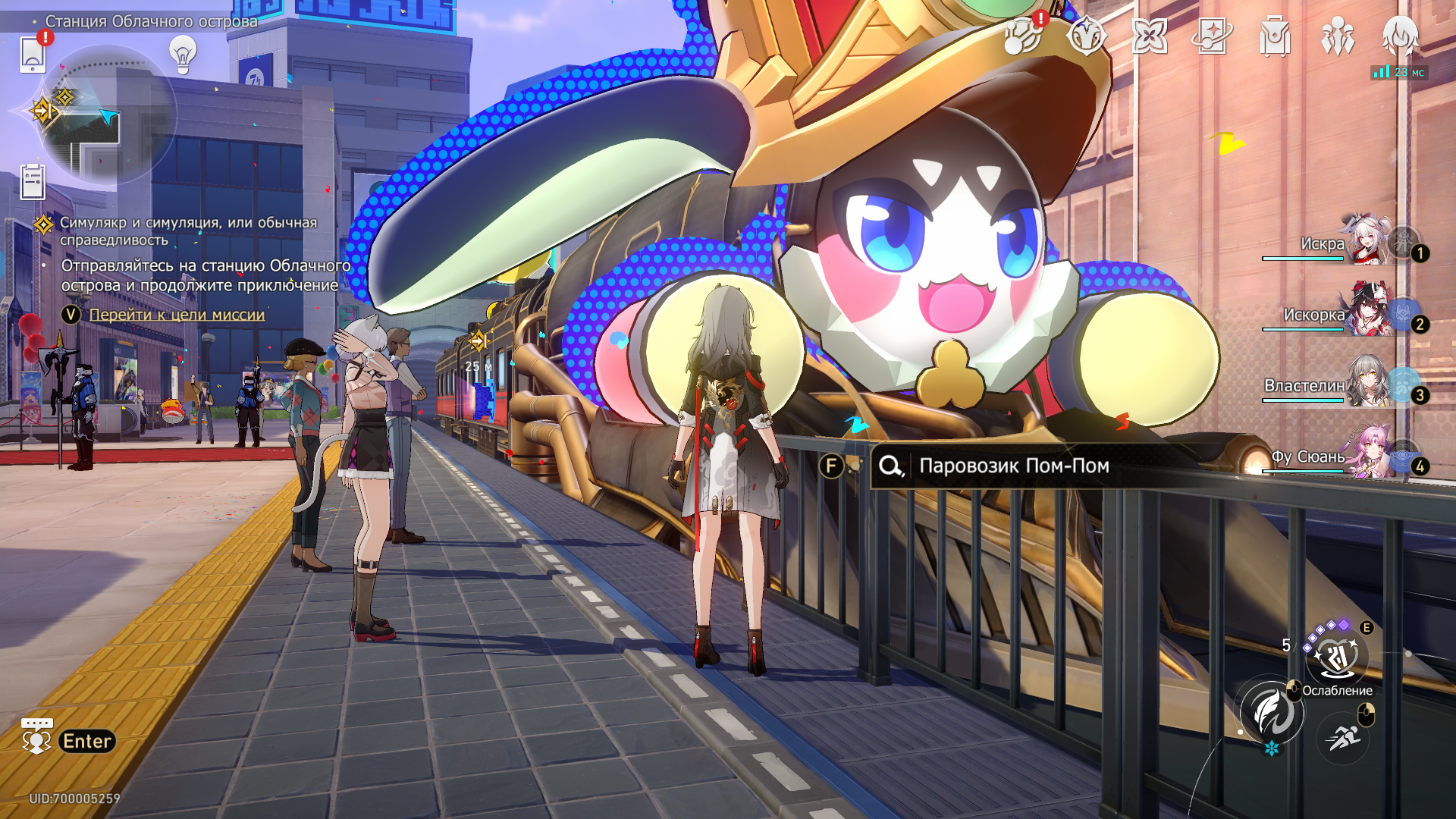1456x819 pixels.
Task: Open the team setup icon
Action: [1338, 36]
